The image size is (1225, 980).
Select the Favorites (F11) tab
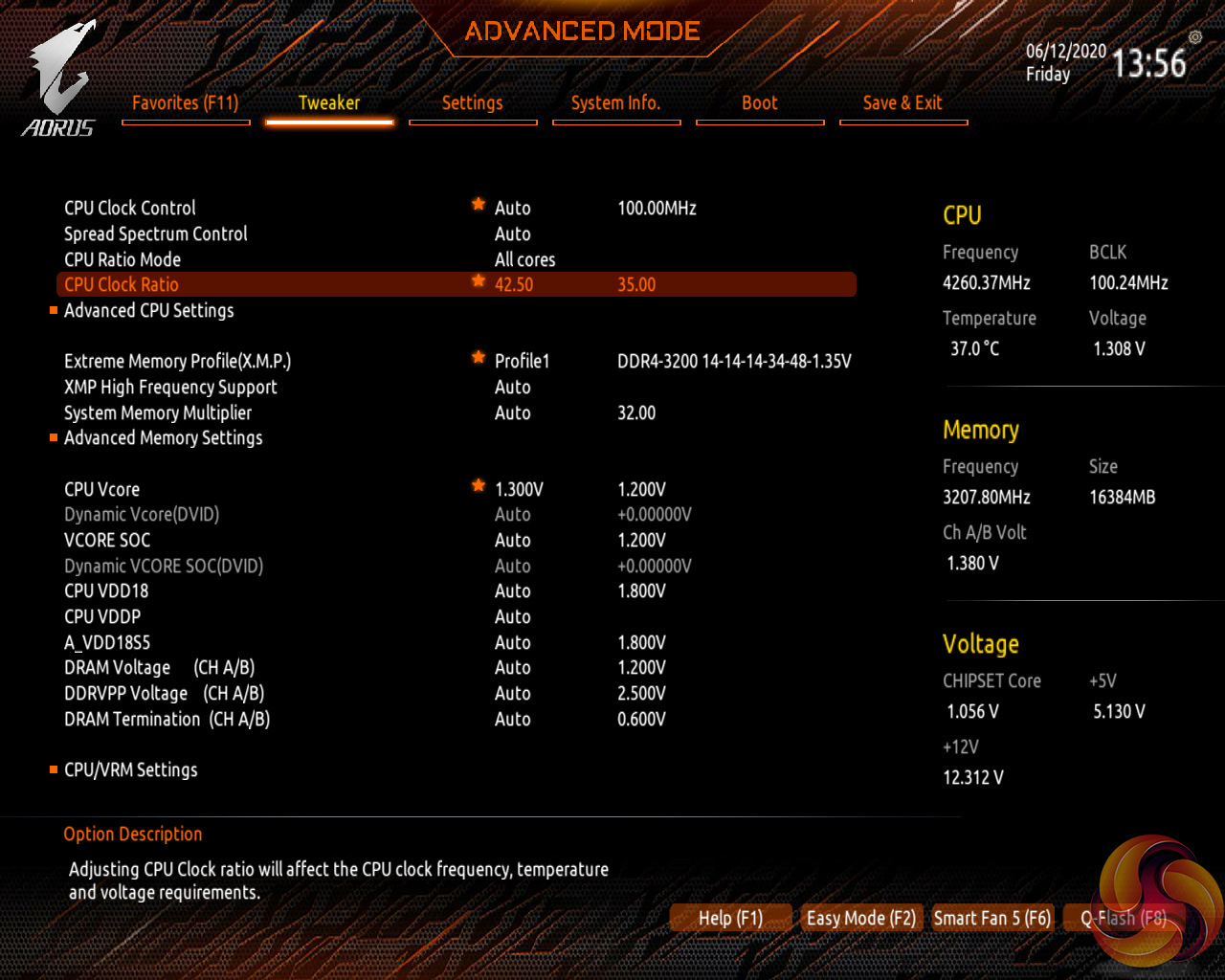(186, 103)
